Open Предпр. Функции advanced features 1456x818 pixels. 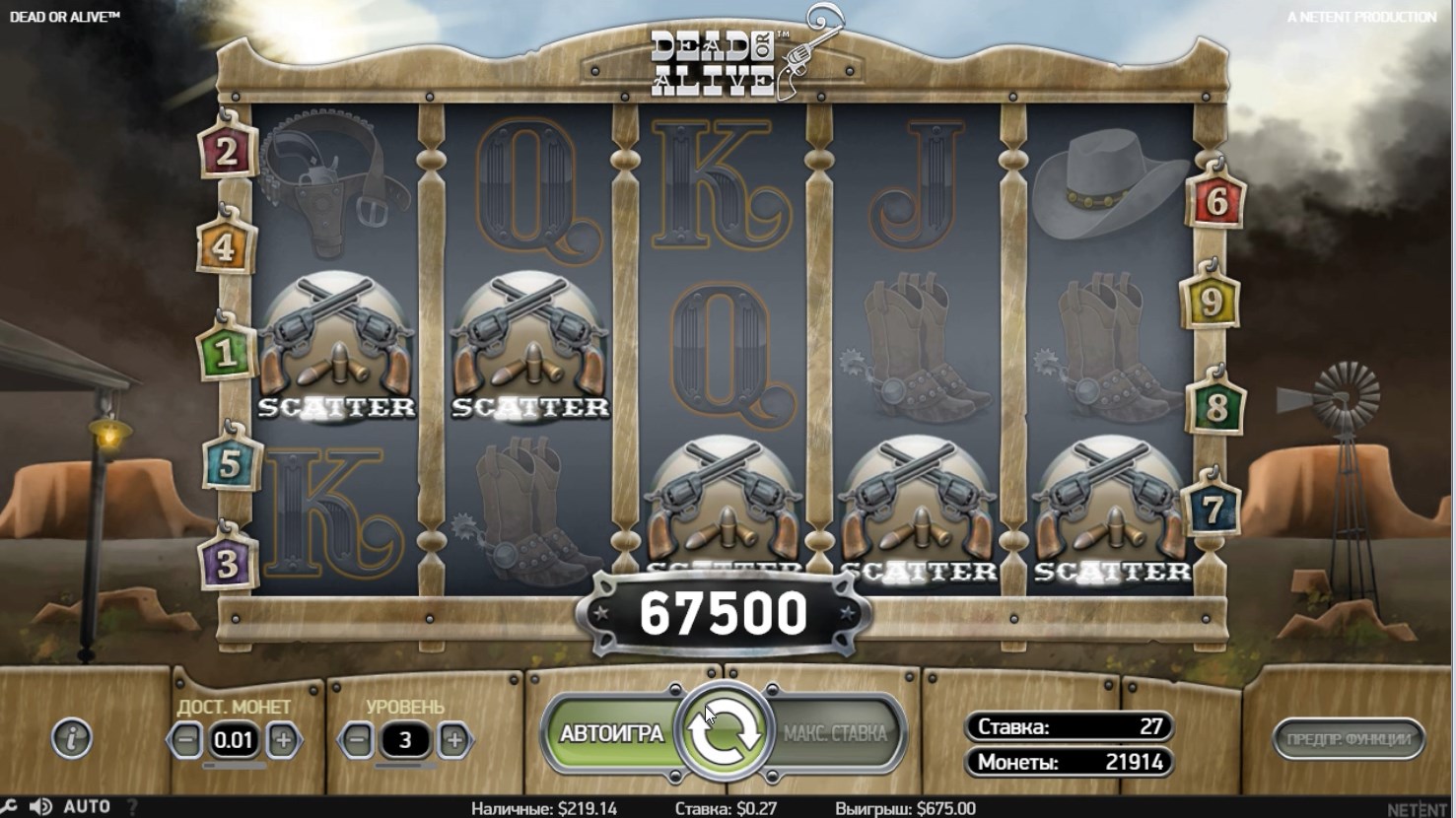tap(1348, 738)
